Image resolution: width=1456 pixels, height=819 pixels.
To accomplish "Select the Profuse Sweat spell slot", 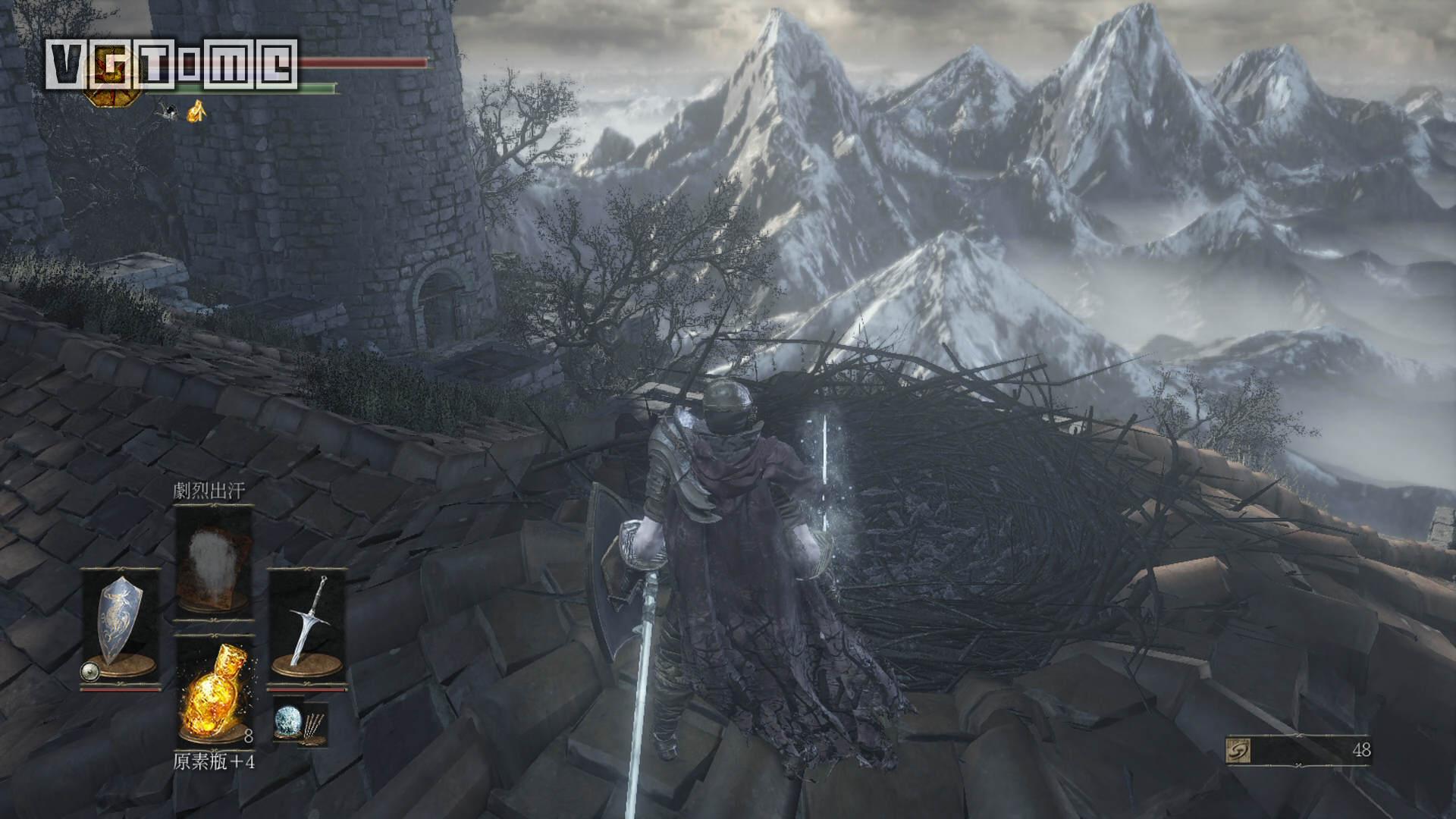I will click(x=214, y=561).
